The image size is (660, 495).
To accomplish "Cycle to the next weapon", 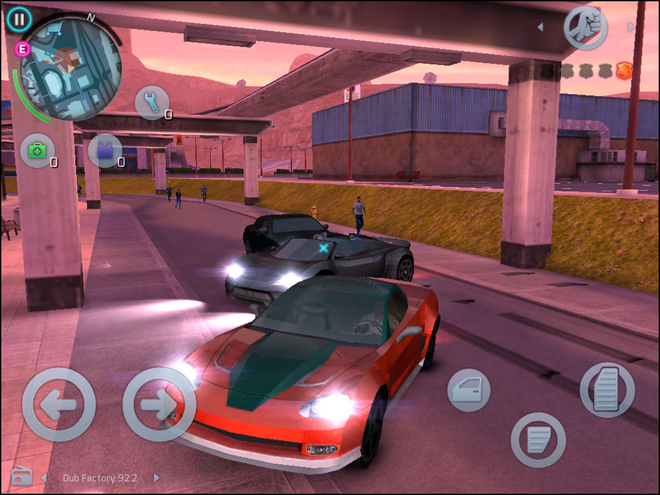I will [x=631, y=27].
